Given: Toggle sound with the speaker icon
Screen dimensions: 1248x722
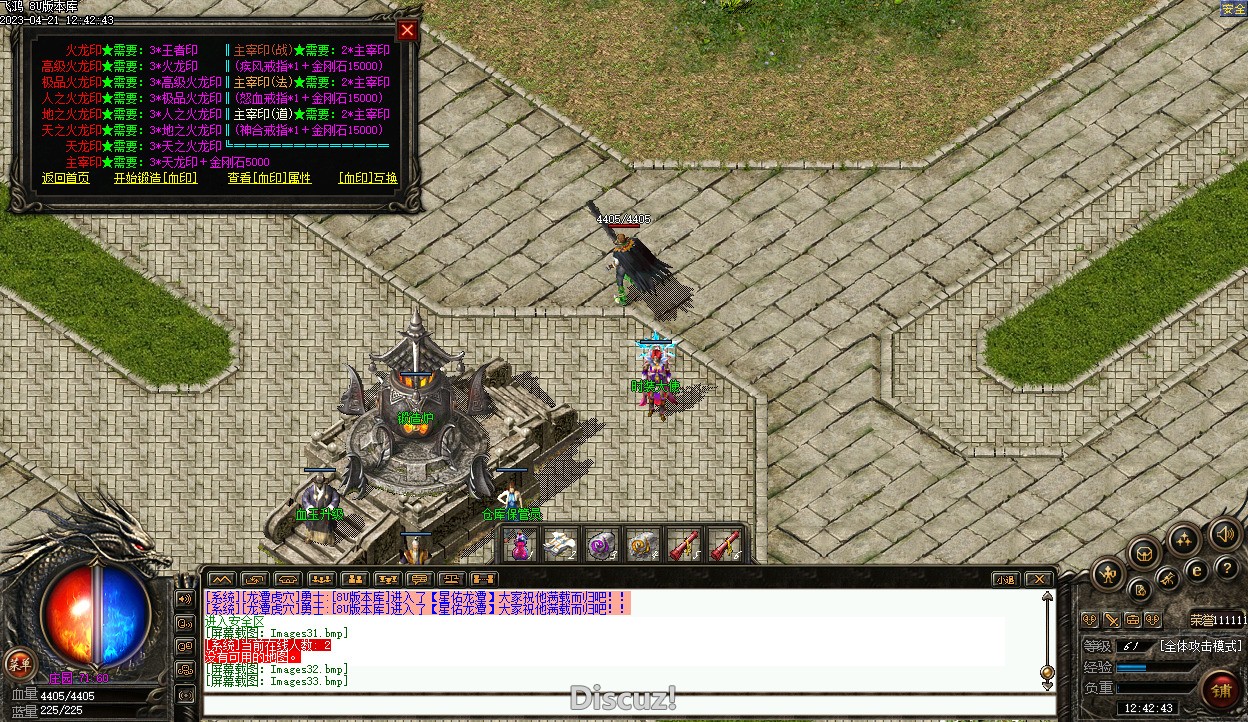Looking at the screenshot, I should coord(1224,533).
